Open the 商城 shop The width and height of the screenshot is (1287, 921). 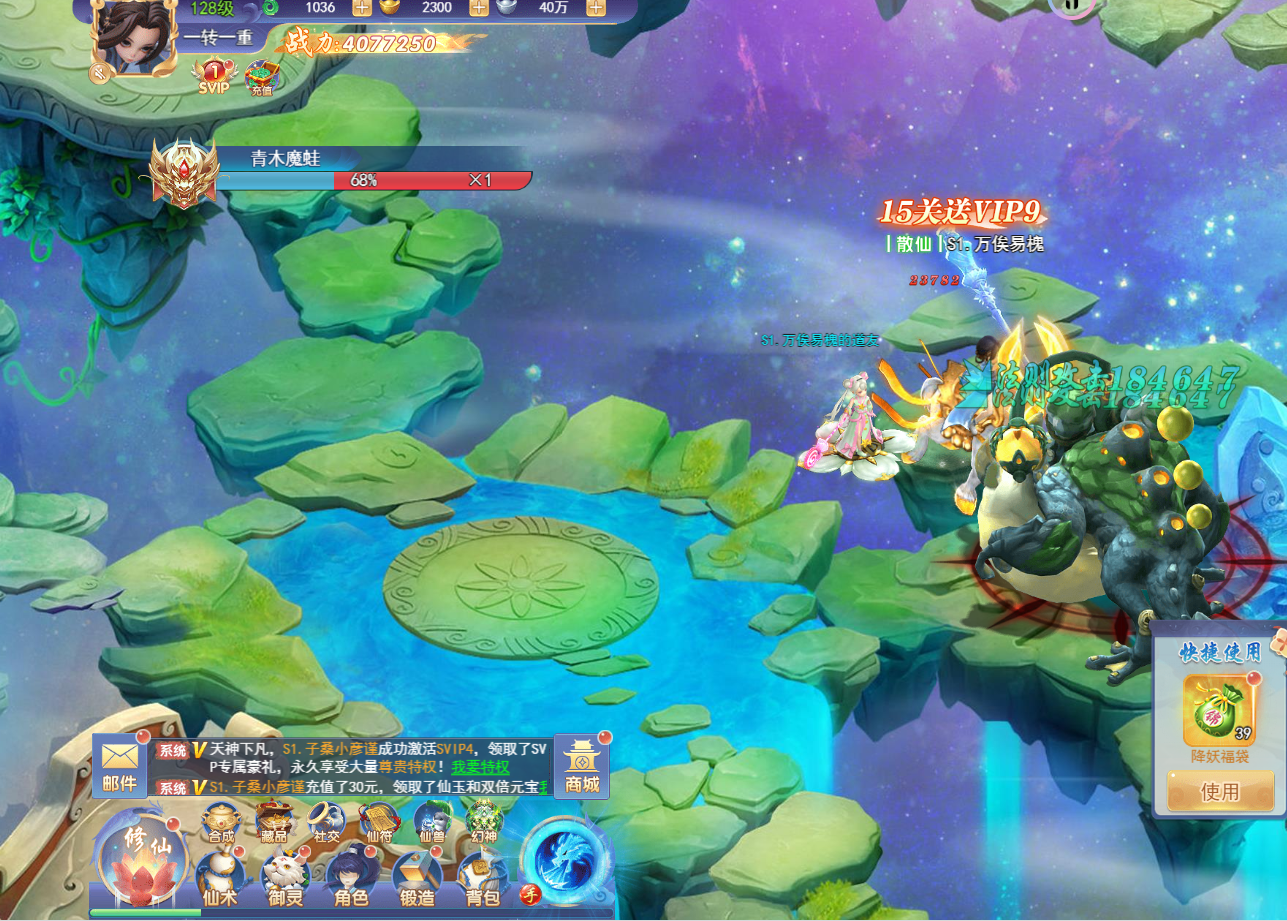pos(581,767)
